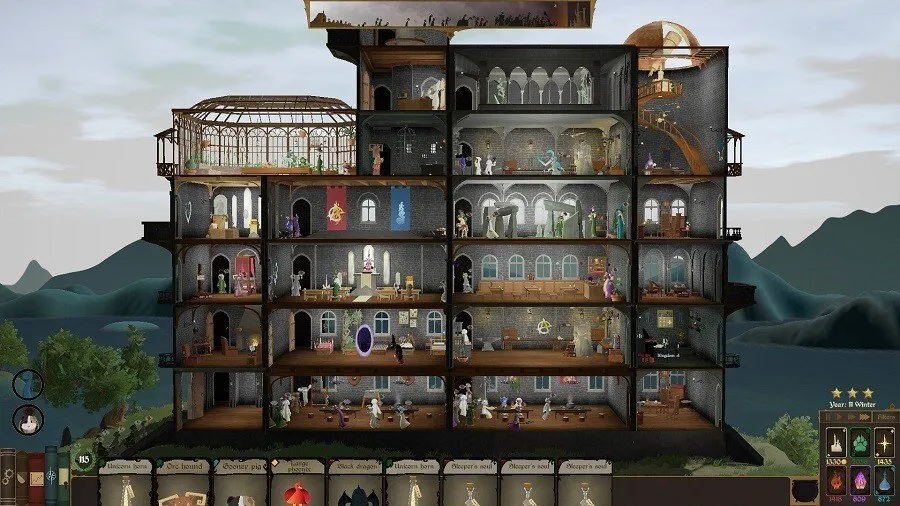Click the blue figure circle icon
The height and width of the screenshot is (506, 900).
pos(27,383)
